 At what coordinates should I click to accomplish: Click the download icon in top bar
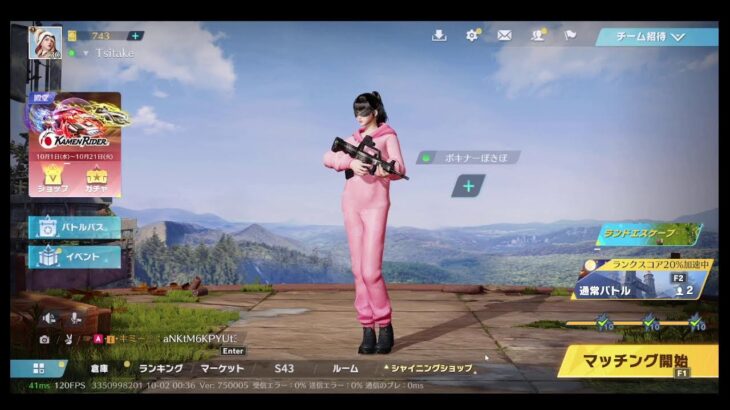439,35
